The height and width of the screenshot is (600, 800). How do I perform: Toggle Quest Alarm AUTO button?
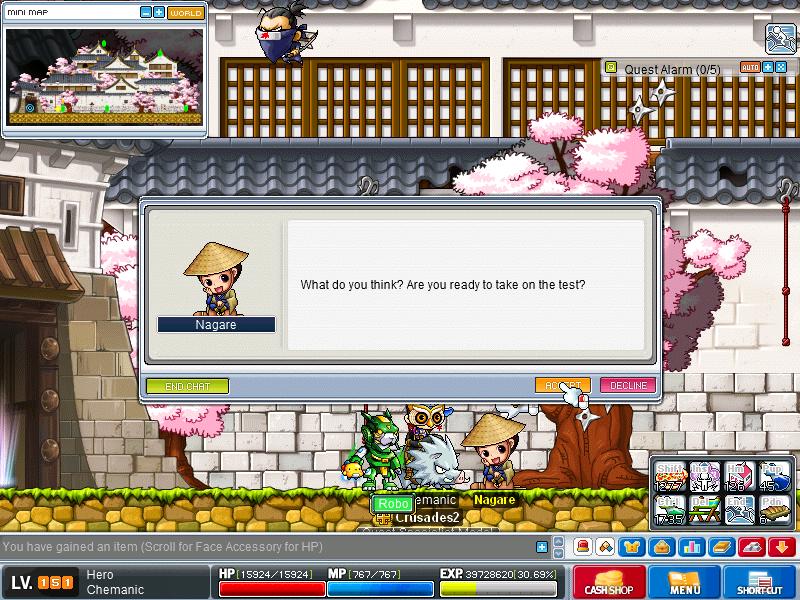point(750,68)
